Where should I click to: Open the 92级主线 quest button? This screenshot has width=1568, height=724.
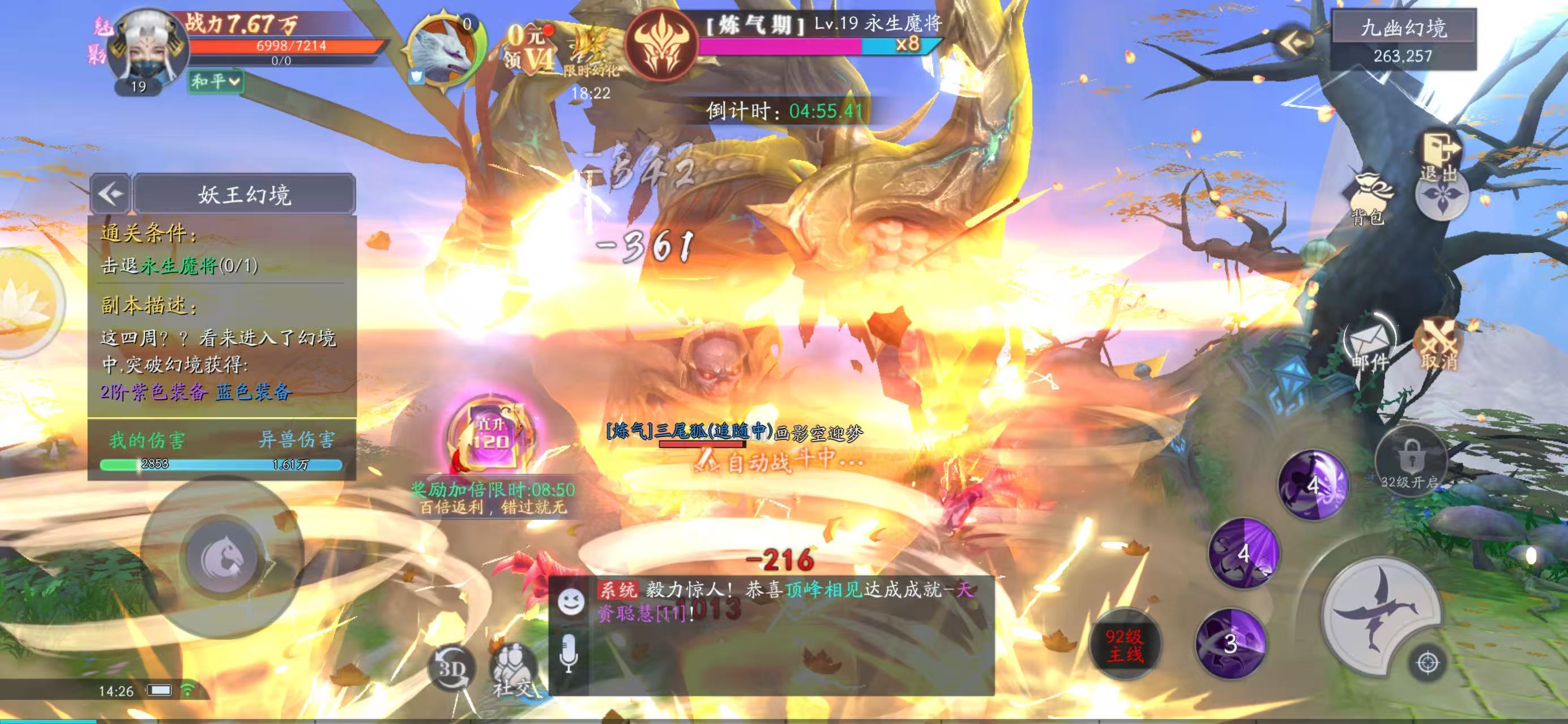1125,645
